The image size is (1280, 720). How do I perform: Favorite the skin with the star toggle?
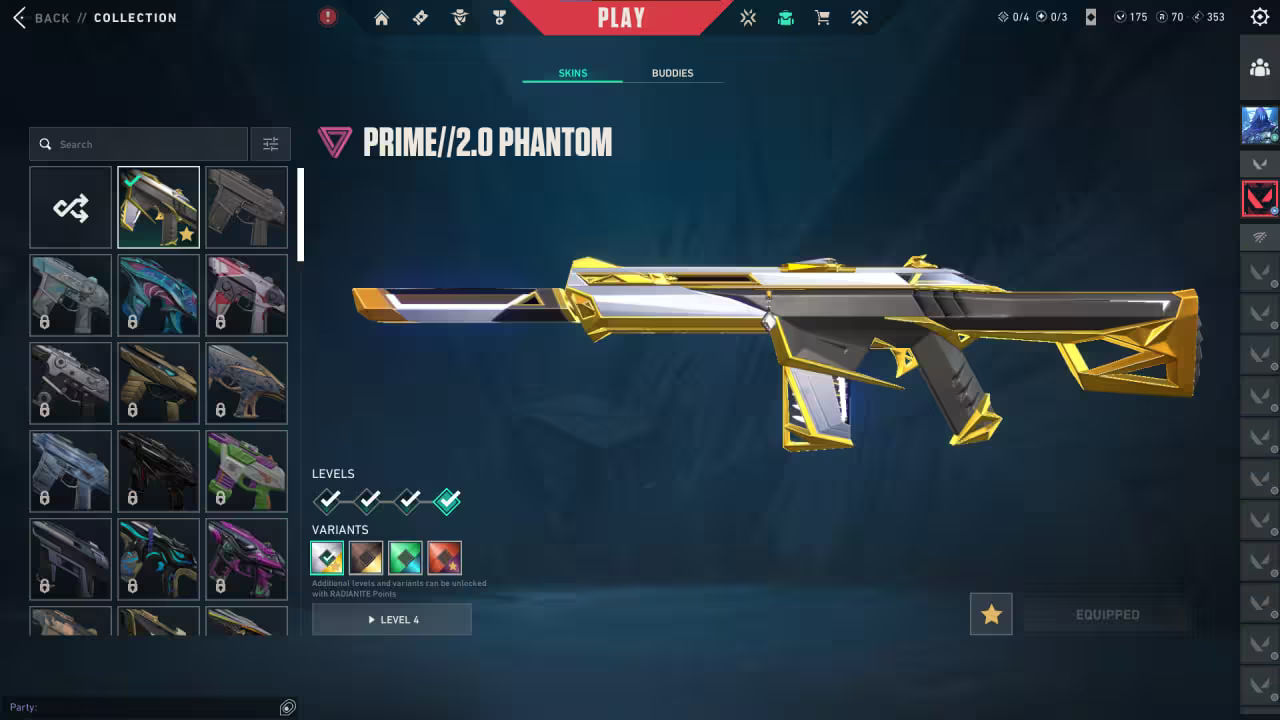[x=991, y=614]
